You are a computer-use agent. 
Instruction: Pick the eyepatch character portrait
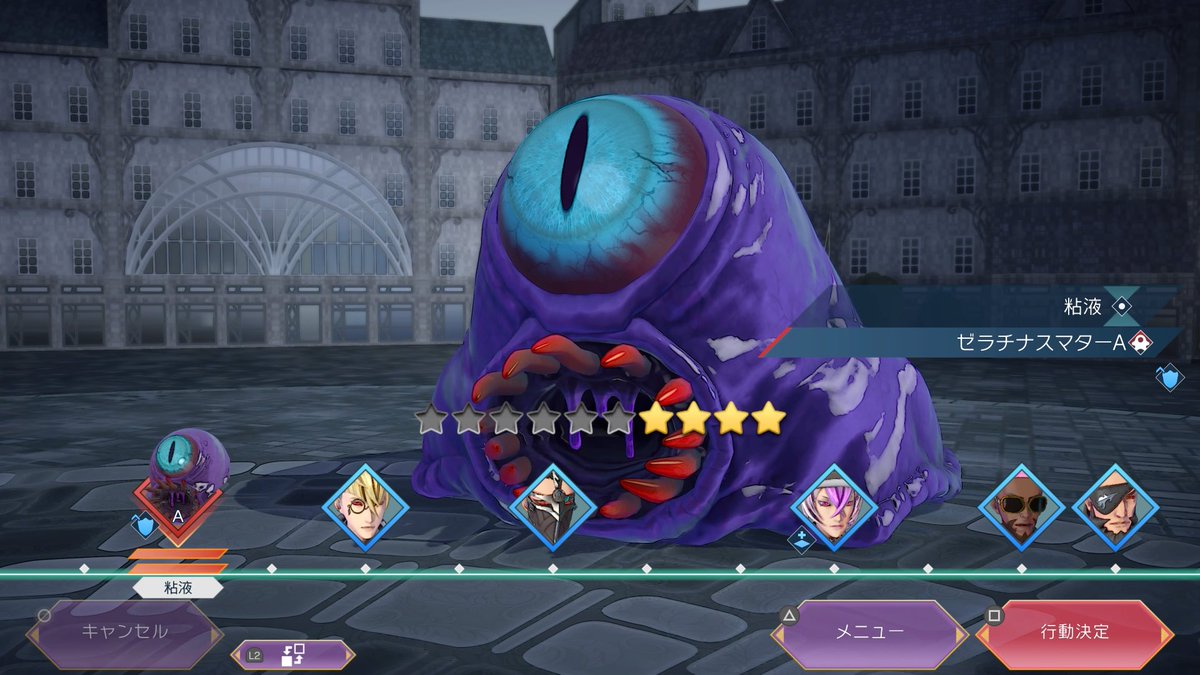pos(1115,507)
